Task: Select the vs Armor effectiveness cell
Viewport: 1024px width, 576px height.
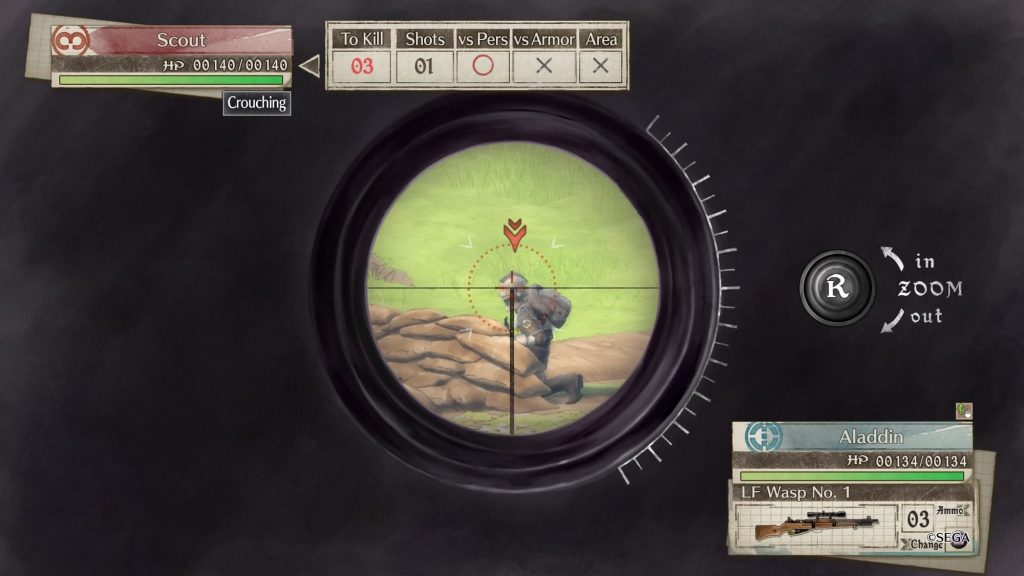Action: pos(544,66)
